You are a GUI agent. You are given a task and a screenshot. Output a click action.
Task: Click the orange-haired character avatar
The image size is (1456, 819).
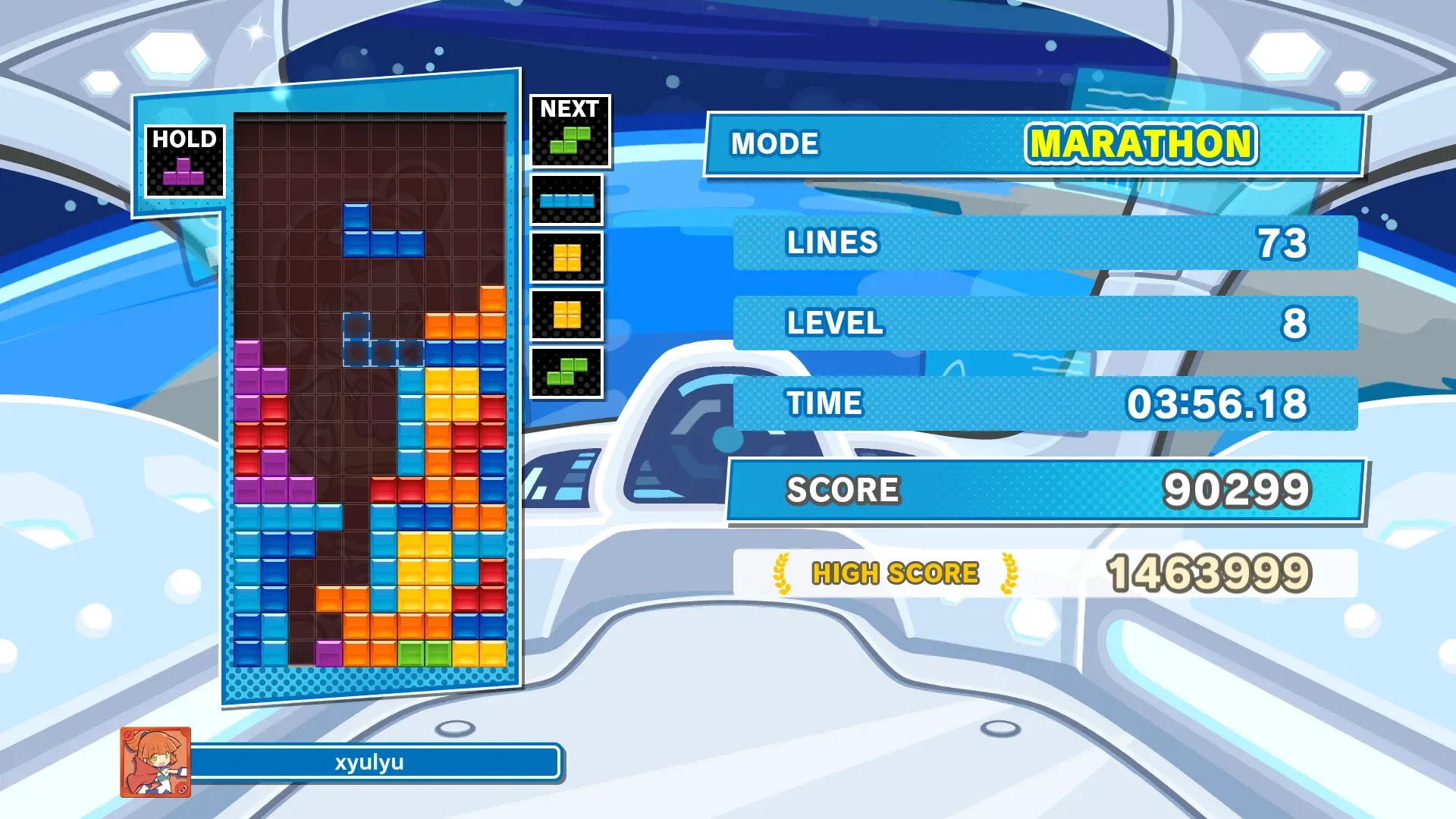tap(155, 762)
